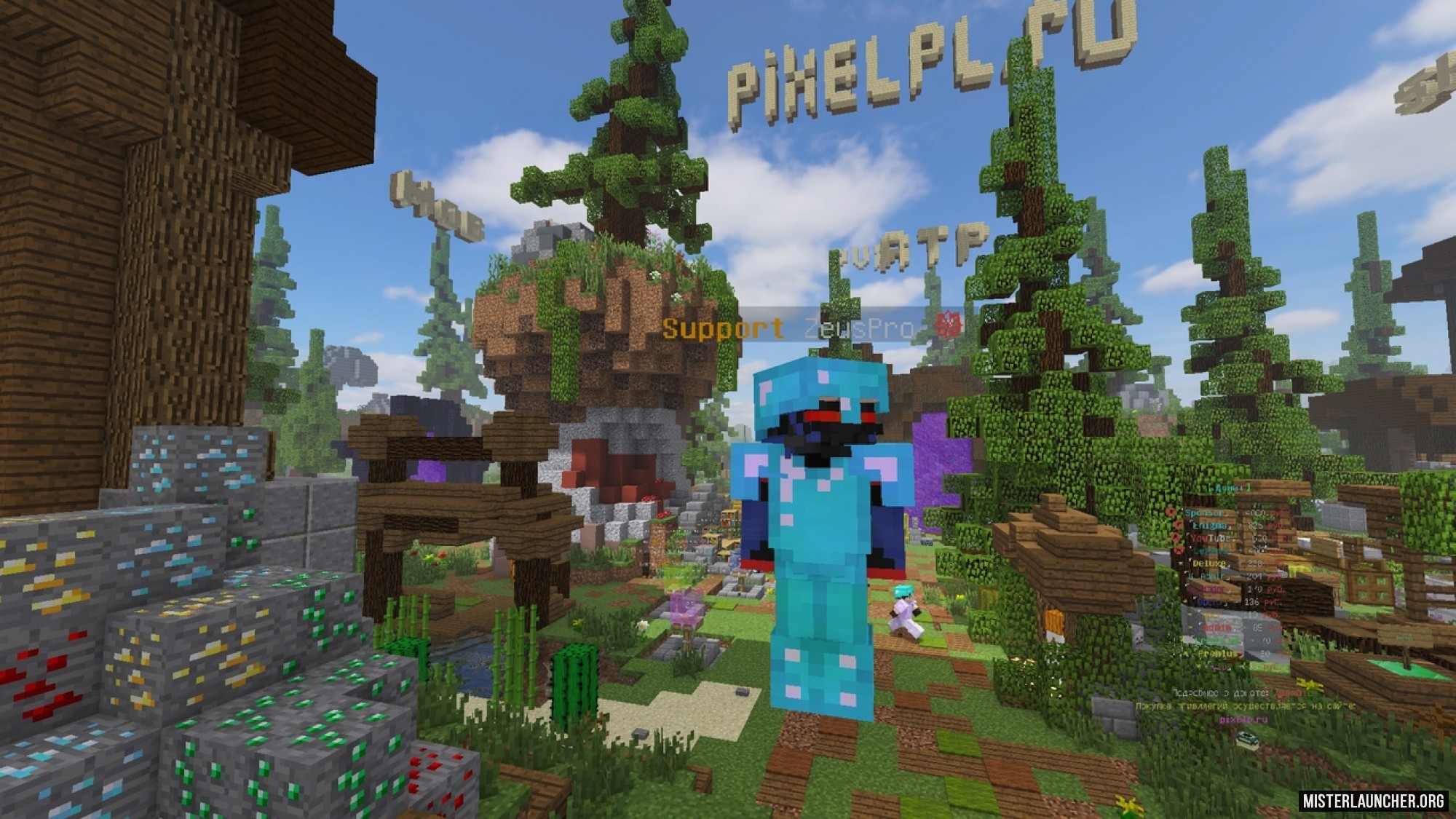Open the pixelp.ru link in the hologram
The width and height of the screenshot is (1456, 819).
(x=1243, y=718)
